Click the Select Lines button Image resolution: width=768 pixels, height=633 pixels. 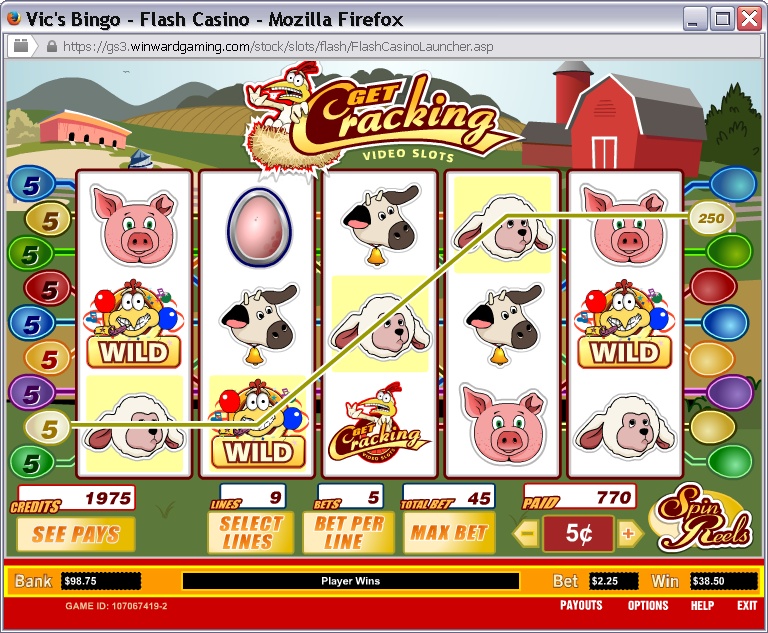[250, 533]
